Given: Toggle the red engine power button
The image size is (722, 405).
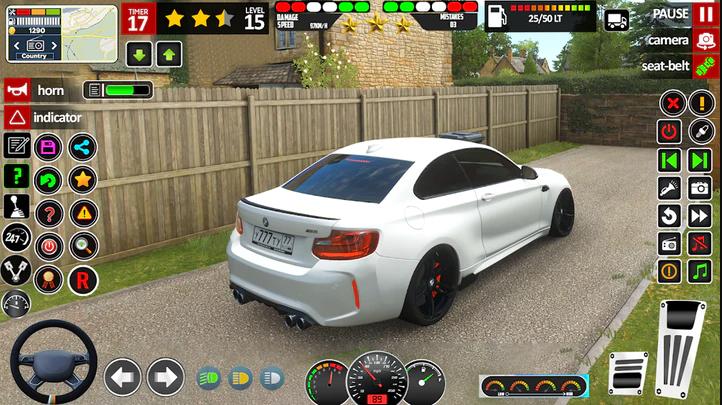Looking at the screenshot, I should 669,132.
